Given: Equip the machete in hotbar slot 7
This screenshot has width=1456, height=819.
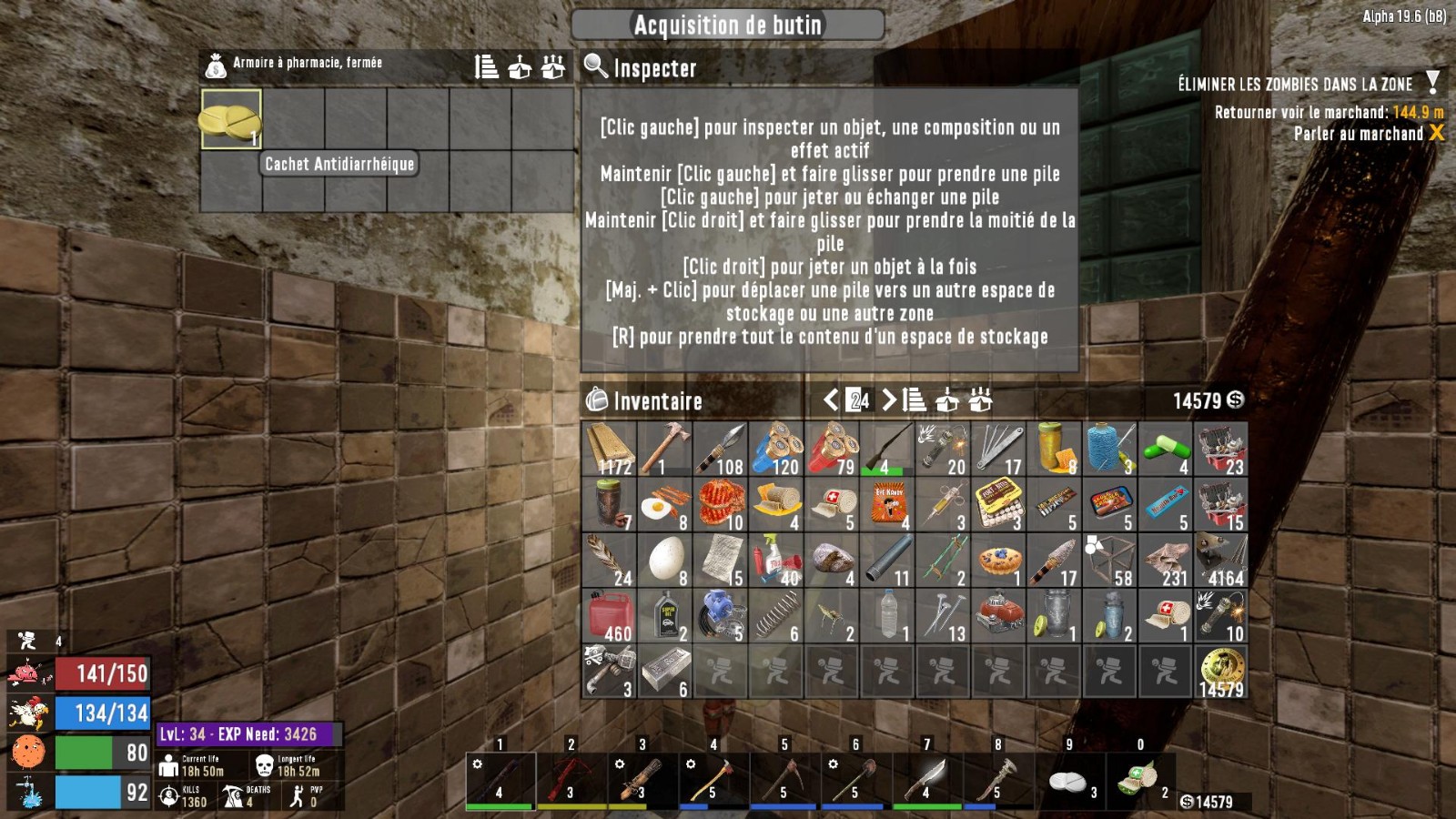Looking at the screenshot, I should click(x=927, y=779).
